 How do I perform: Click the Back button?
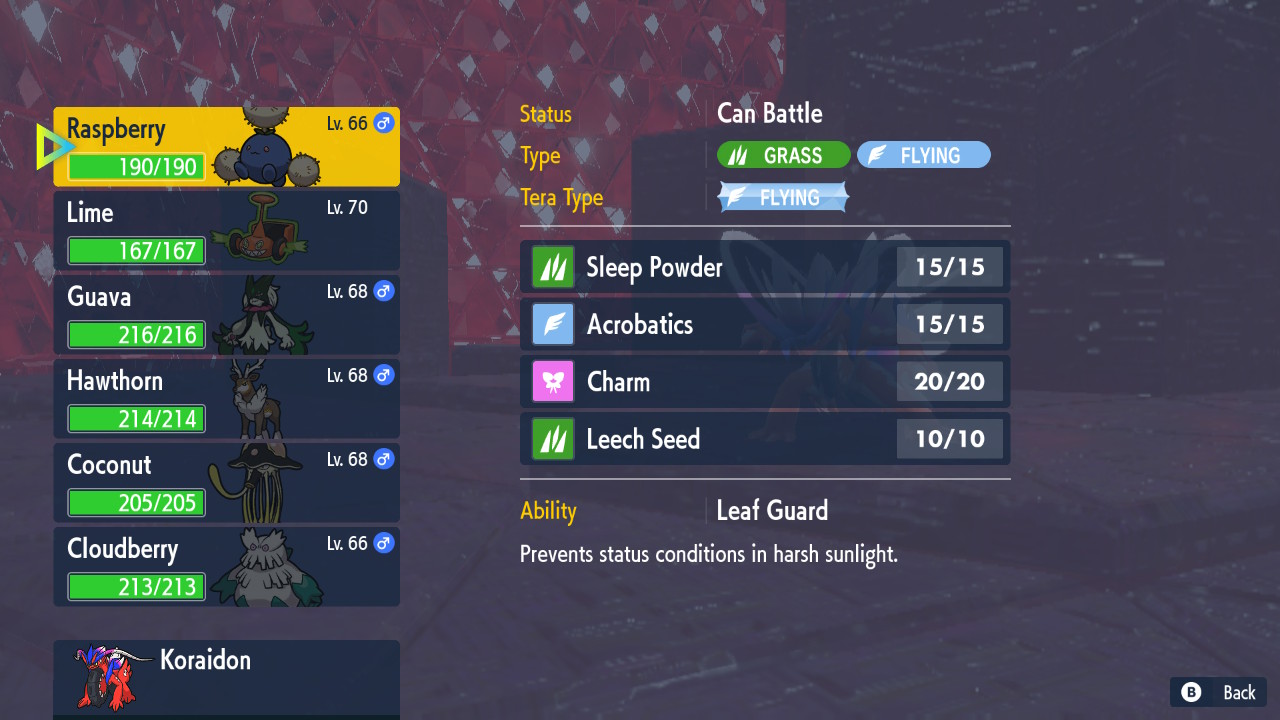coord(1218,692)
